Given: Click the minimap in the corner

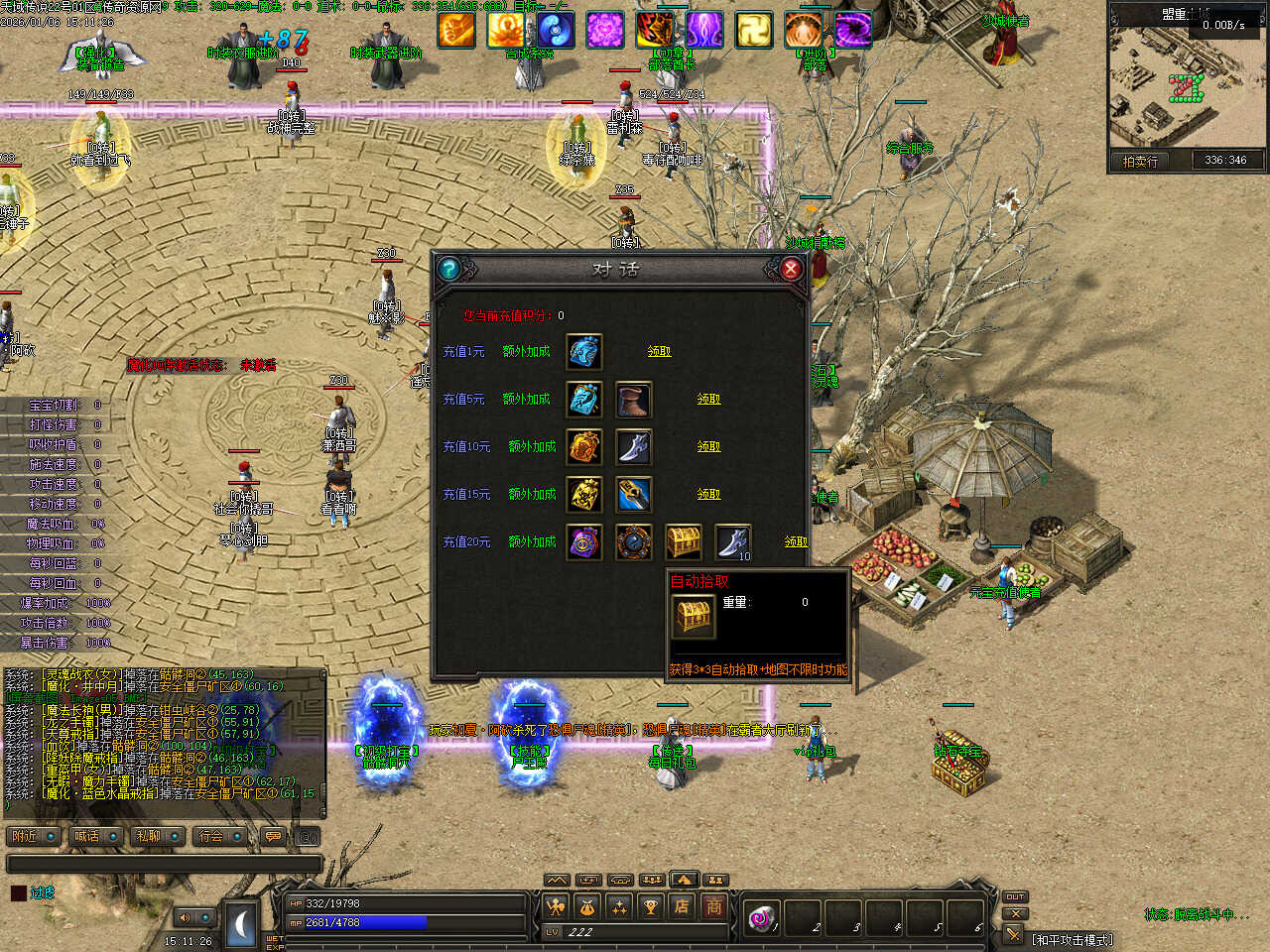Looking at the screenshot, I should [1188, 87].
